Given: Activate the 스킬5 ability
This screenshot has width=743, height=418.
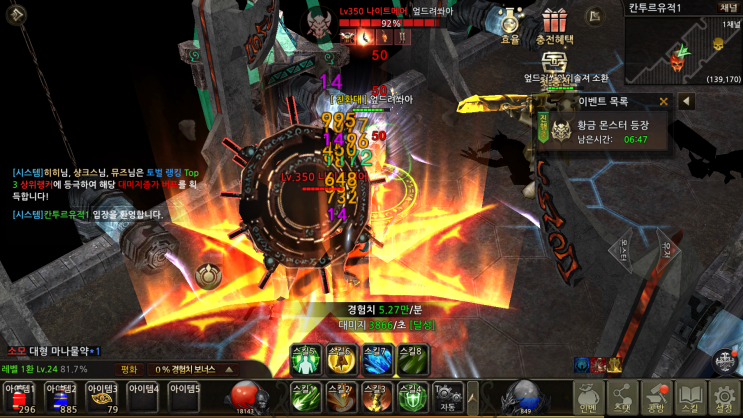Looking at the screenshot, I should [304, 357].
